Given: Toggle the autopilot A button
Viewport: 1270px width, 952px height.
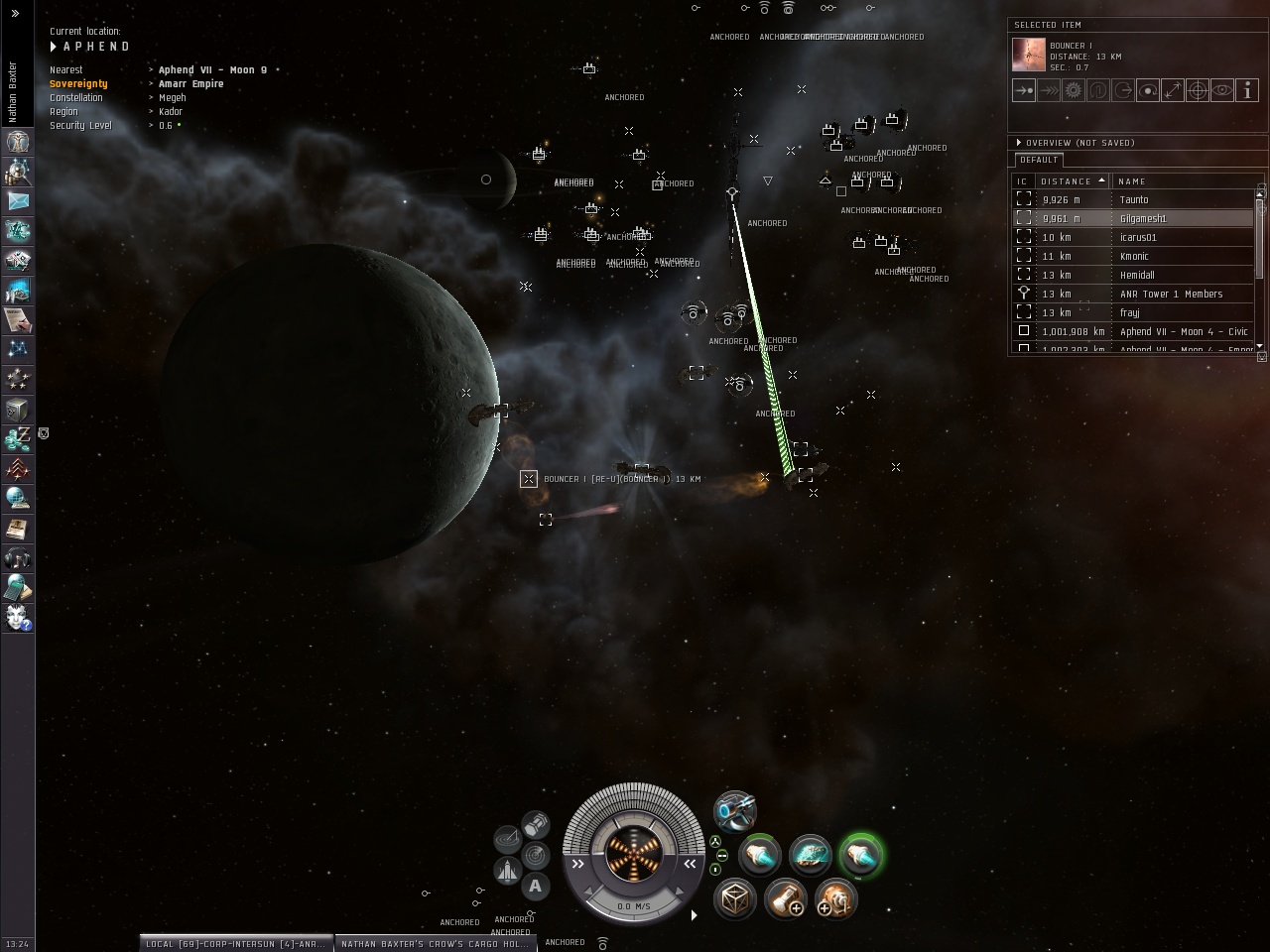Looking at the screenshot, I should tap(536, 886).
